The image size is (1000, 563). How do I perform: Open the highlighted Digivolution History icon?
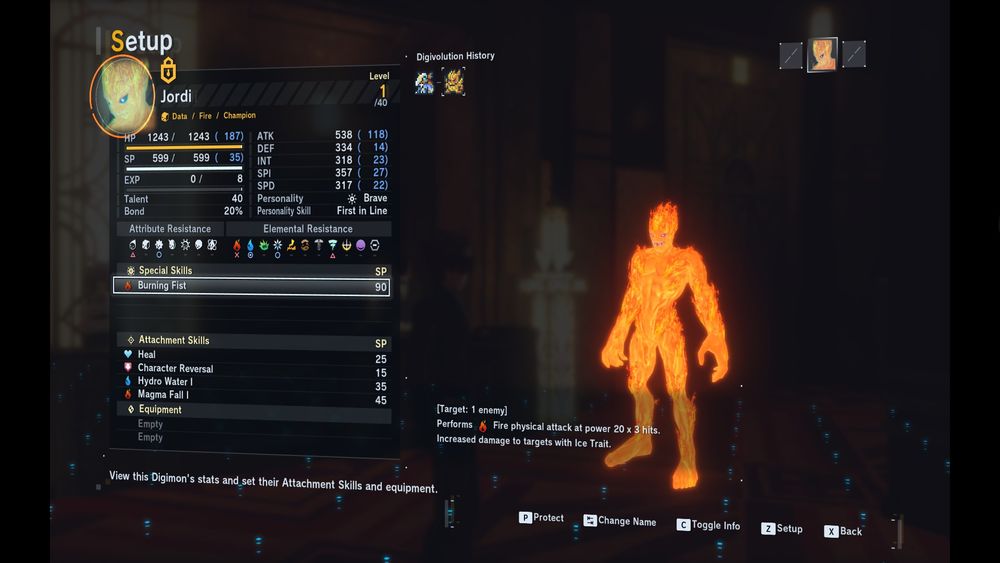[x=454, y=82]
